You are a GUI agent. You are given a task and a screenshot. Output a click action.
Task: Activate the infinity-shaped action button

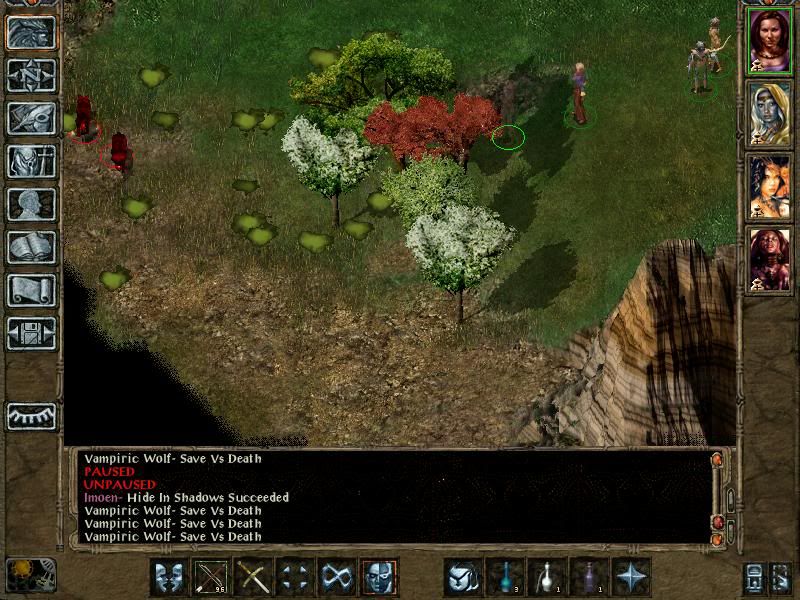click(x=337, y=577)
